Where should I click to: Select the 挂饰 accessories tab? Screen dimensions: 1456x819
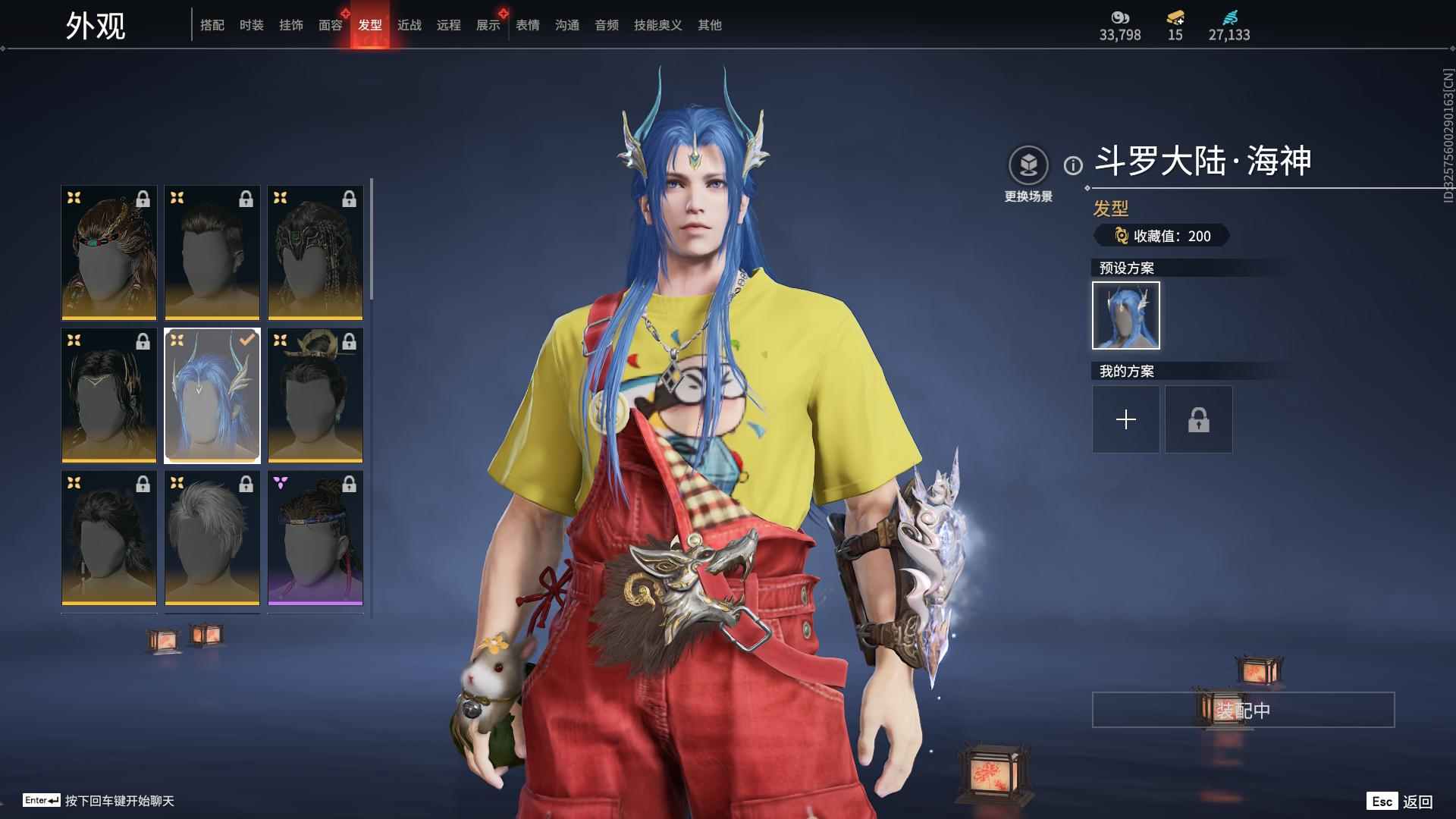click(x=290, y=25)
